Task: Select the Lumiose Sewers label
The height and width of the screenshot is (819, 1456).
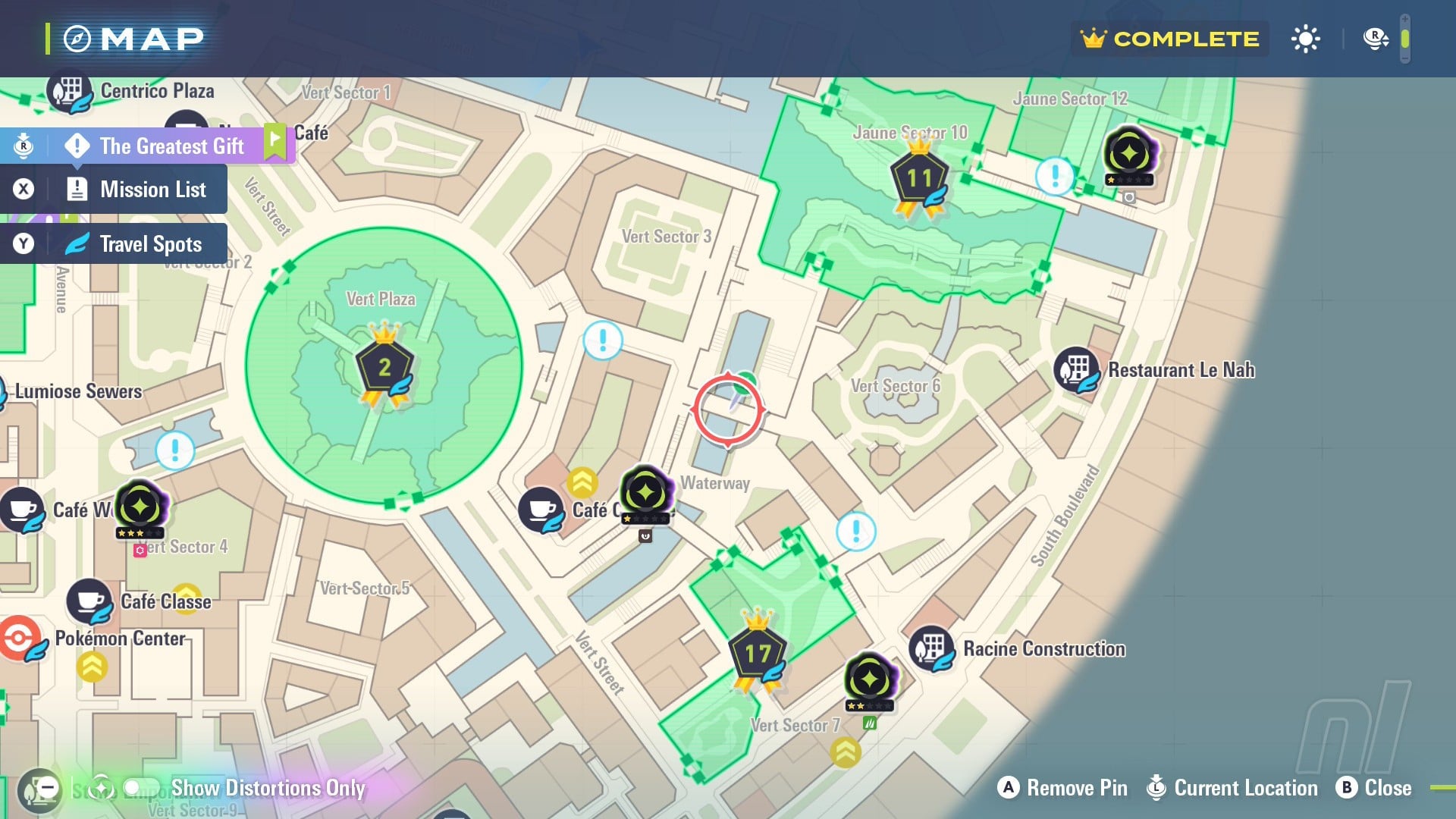Action: pos(78,391)
